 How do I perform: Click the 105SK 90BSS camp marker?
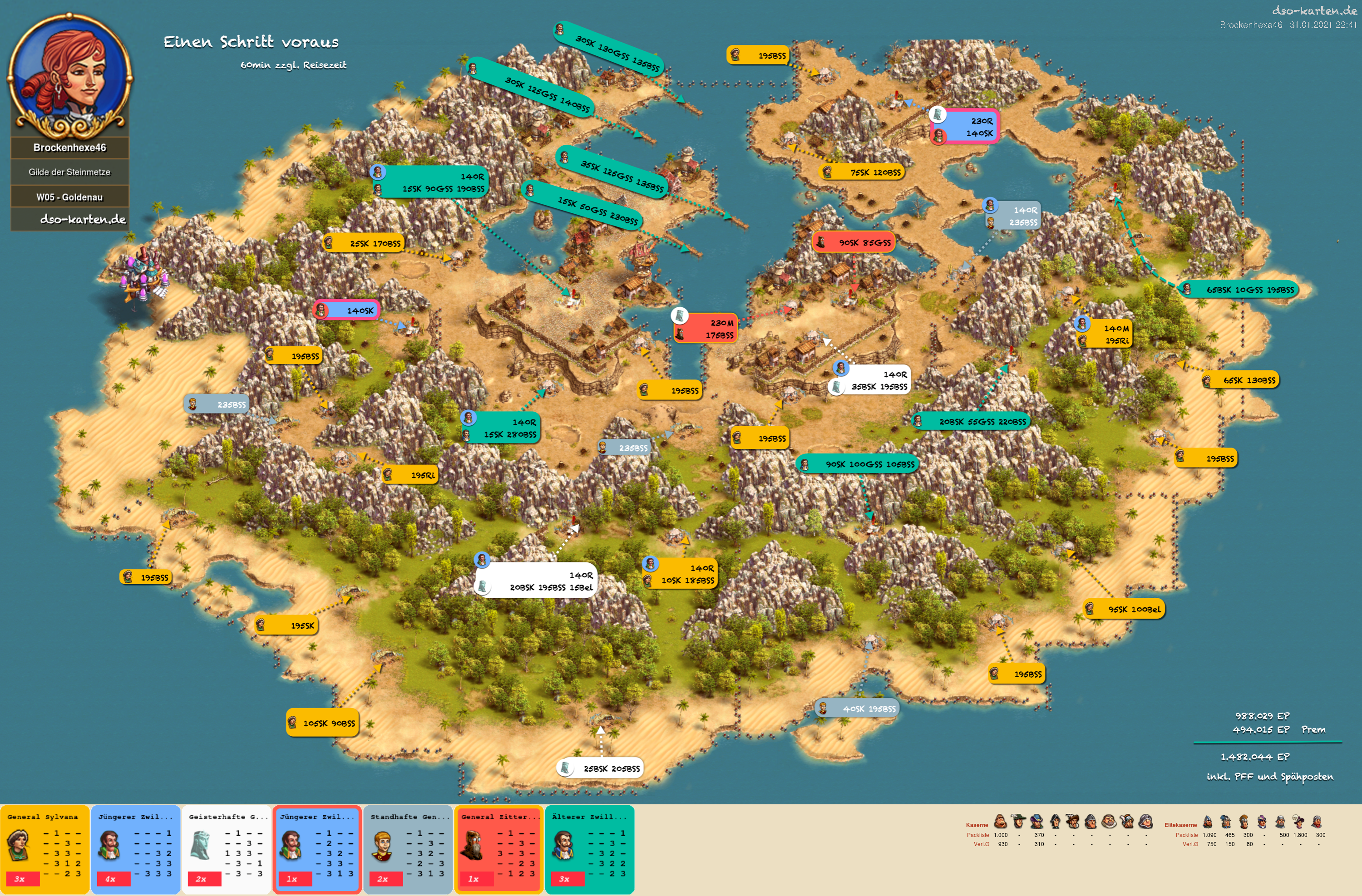click(323, 723)
